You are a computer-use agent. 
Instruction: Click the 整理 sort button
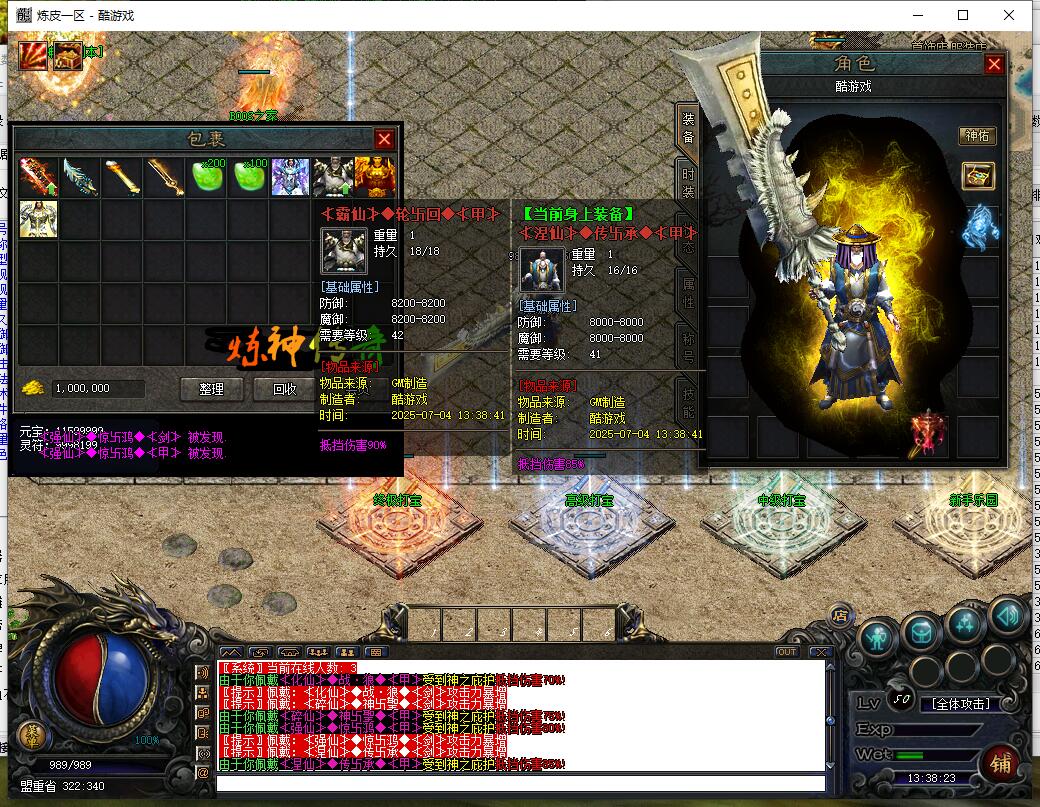211,389
